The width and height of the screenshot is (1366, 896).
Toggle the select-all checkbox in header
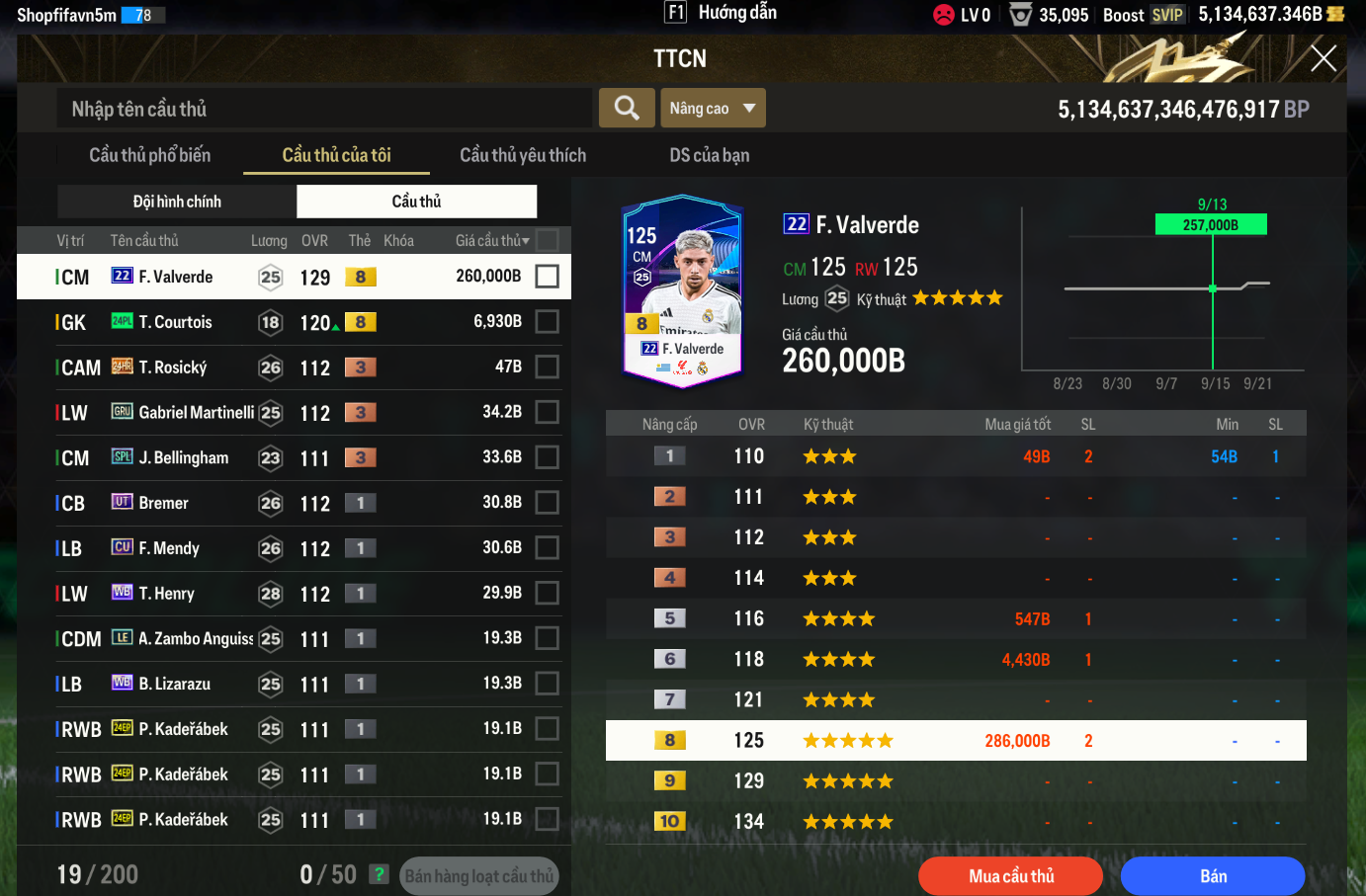pyautogui.click(x=547, y=240)
